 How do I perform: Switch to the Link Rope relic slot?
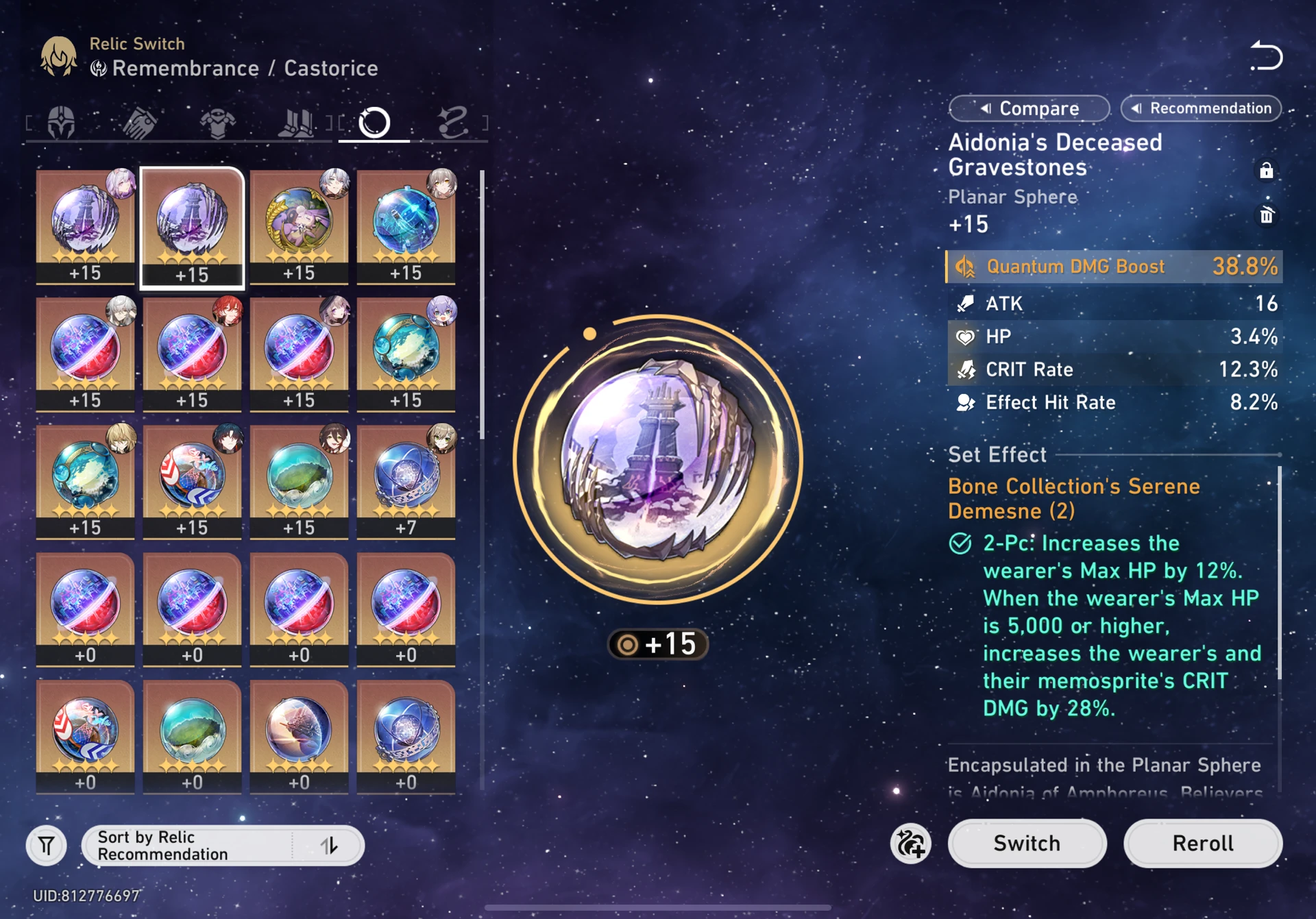pyautogui.click(x=452, y=122)
